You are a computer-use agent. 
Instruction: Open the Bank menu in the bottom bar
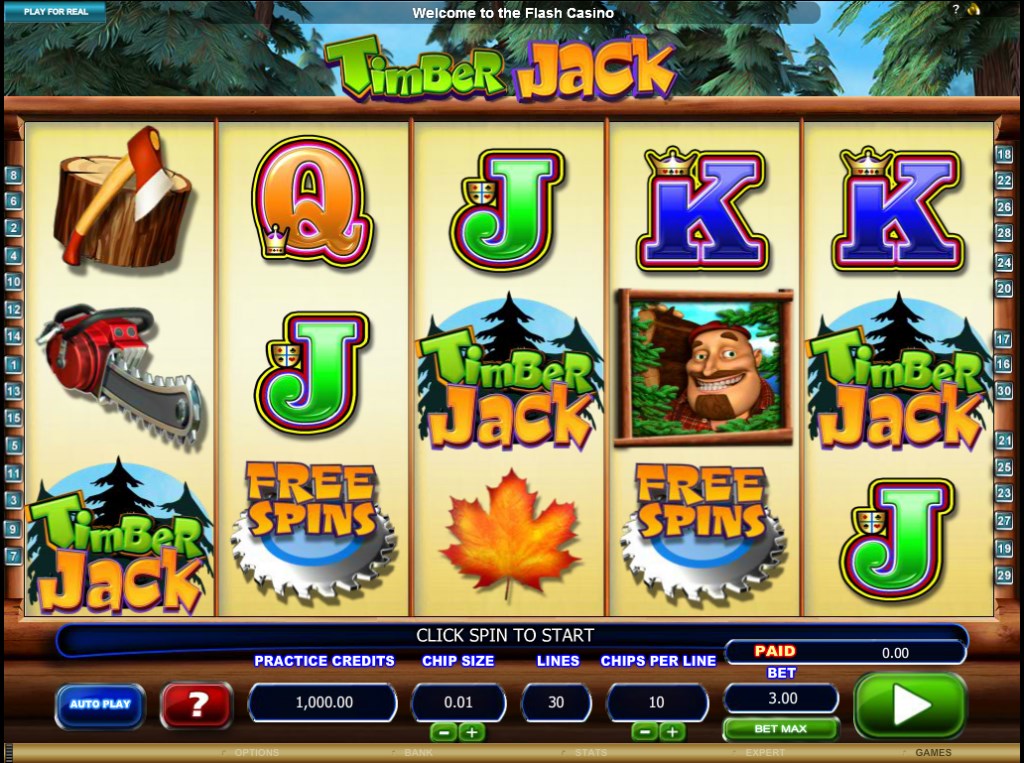pos(418,753)
